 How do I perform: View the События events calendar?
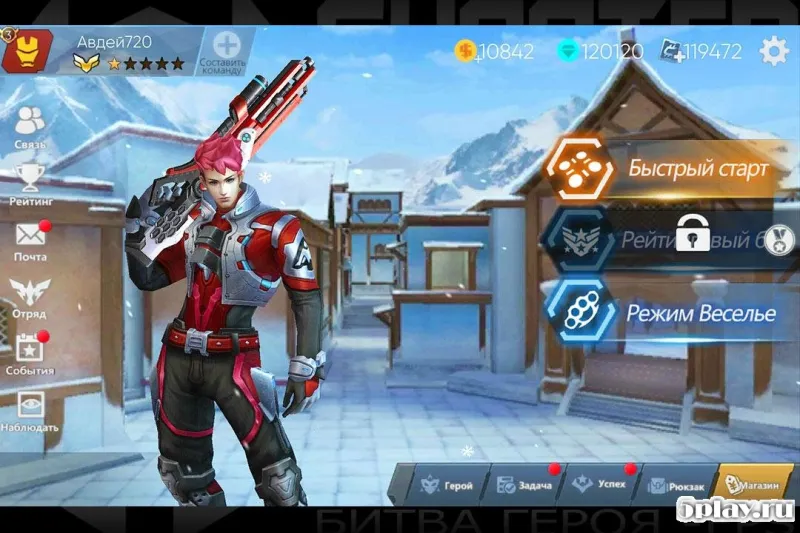(31, 353)
